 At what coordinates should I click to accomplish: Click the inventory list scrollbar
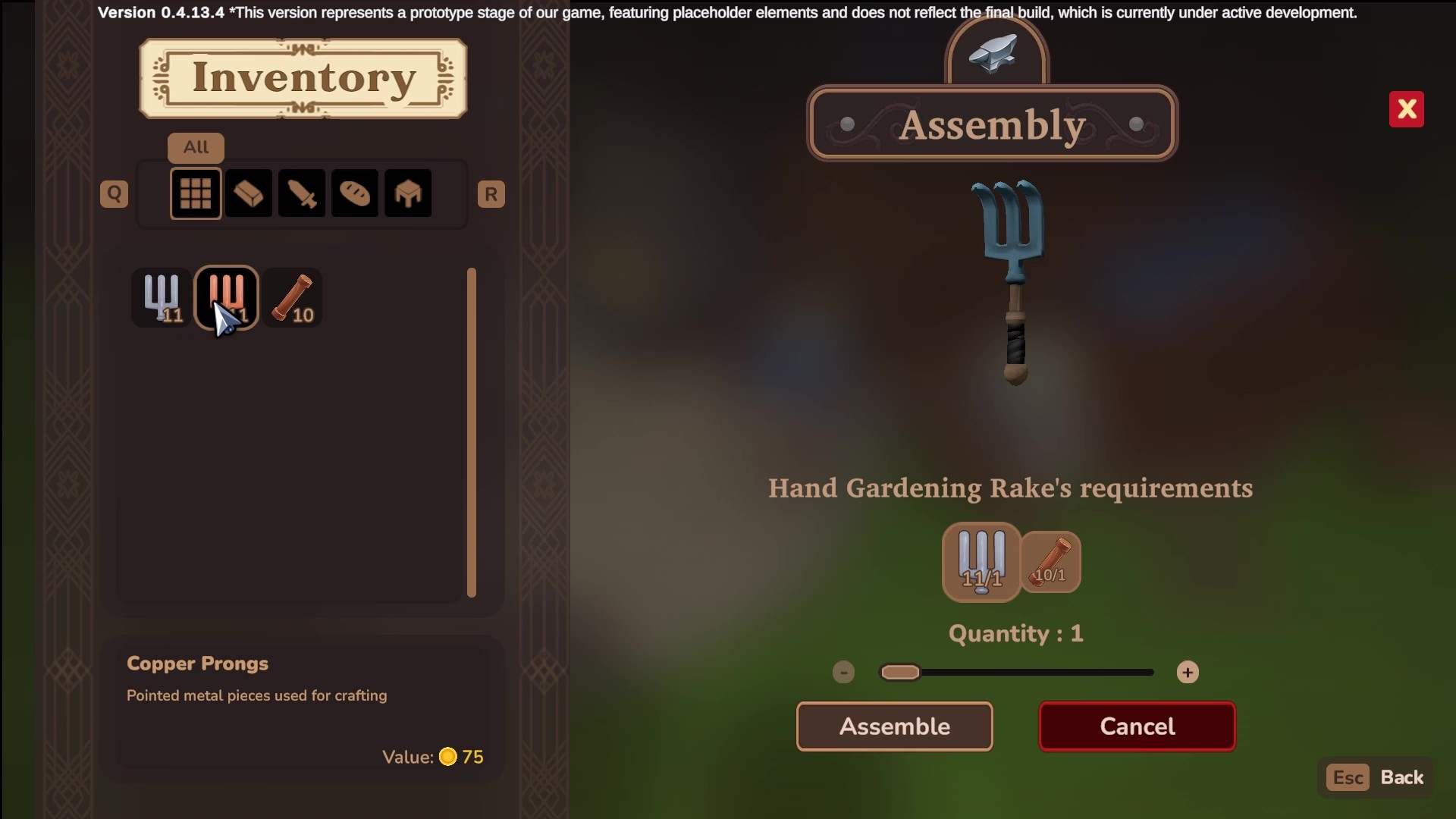click(472, 432)
